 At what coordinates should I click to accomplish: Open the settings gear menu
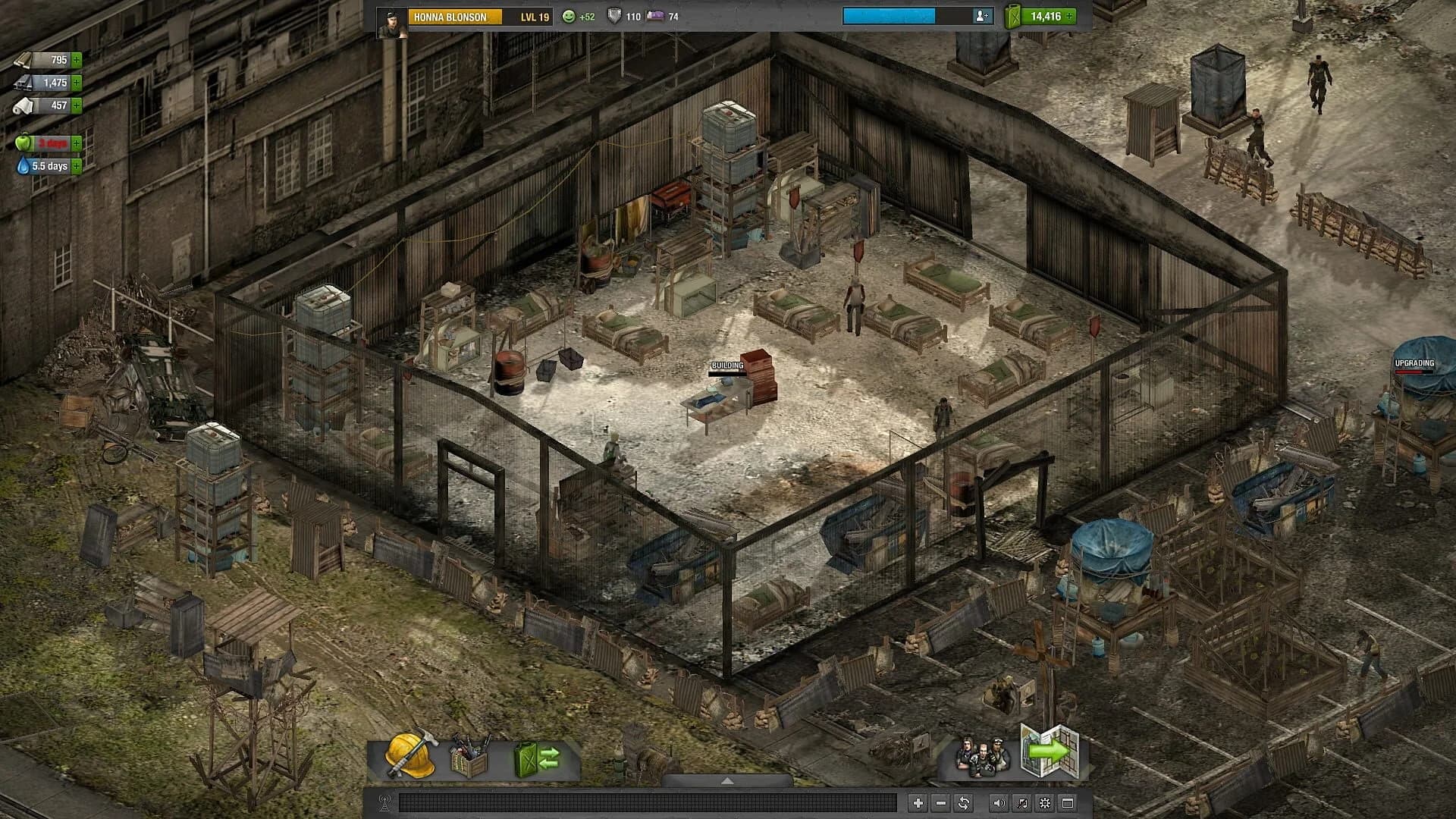click(x=1044, y=802)
